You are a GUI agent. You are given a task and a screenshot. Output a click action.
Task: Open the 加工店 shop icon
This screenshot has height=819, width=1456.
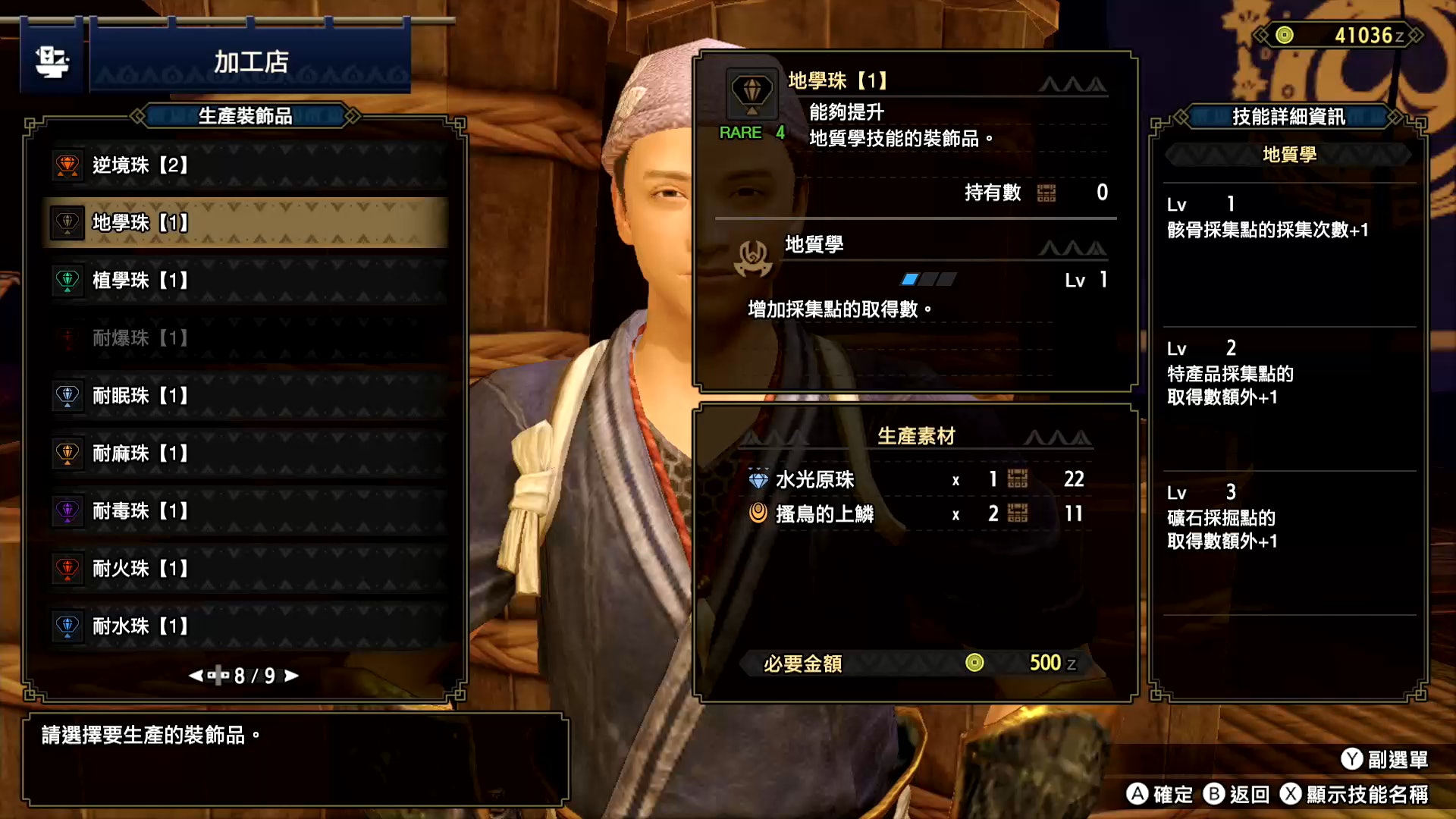(x=52, y=61)
